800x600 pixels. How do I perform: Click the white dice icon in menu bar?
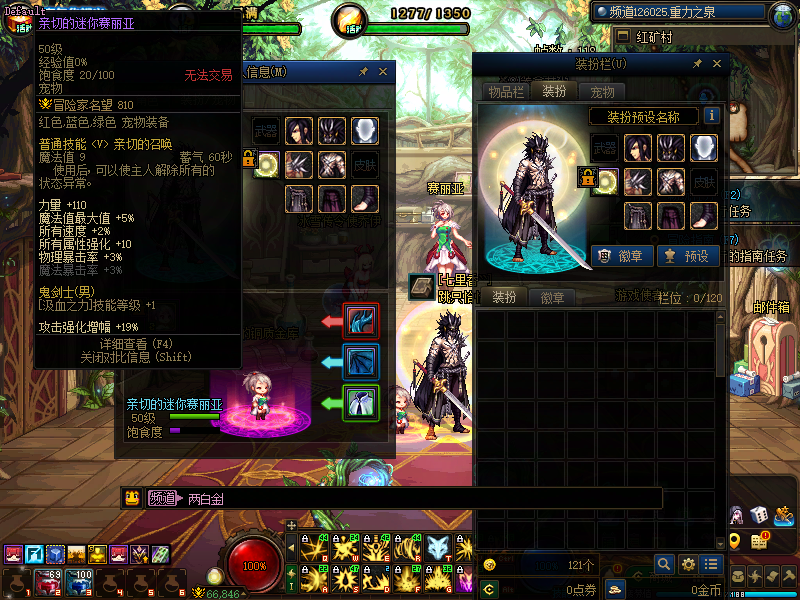759,515
